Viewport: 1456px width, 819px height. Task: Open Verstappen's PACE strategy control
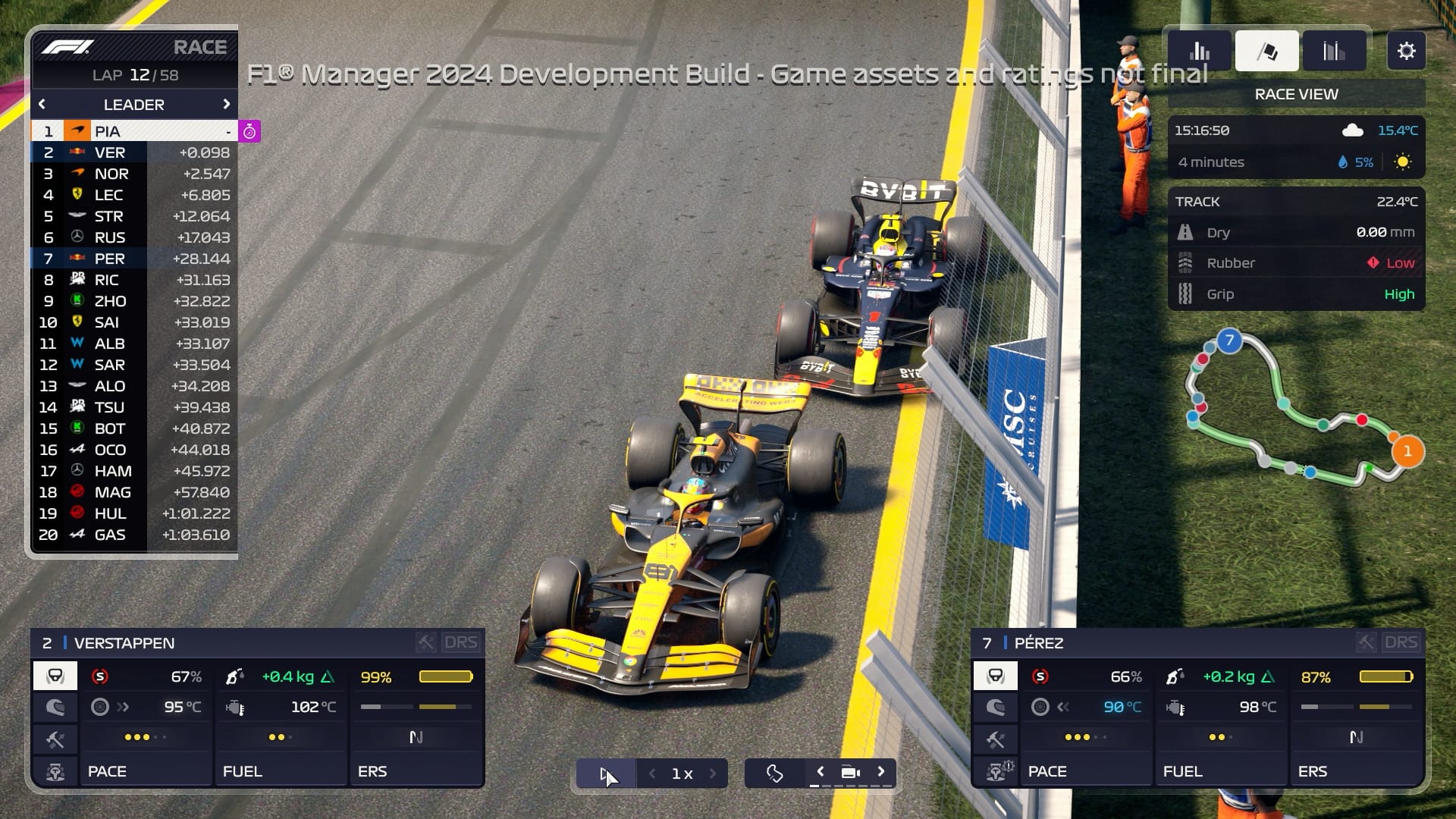[x=146, y=770]
